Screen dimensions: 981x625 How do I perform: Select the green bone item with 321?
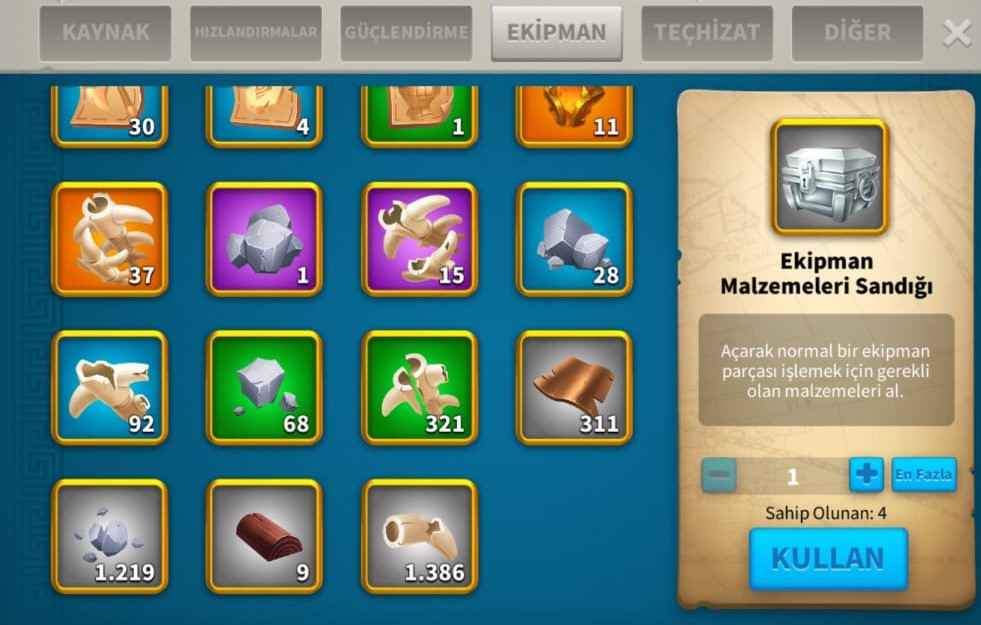click(x=419, y=387)
